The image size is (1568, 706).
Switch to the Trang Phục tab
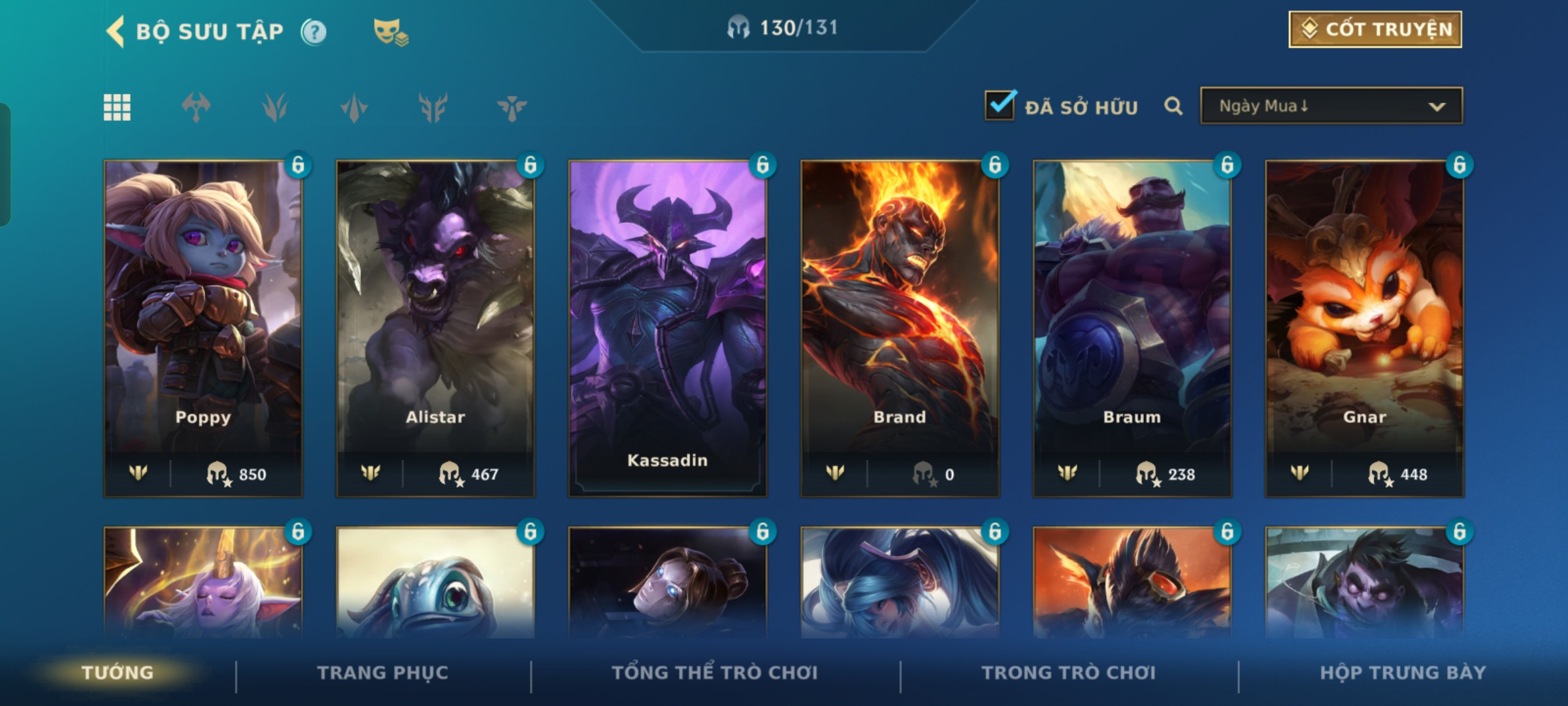[383, 673]
